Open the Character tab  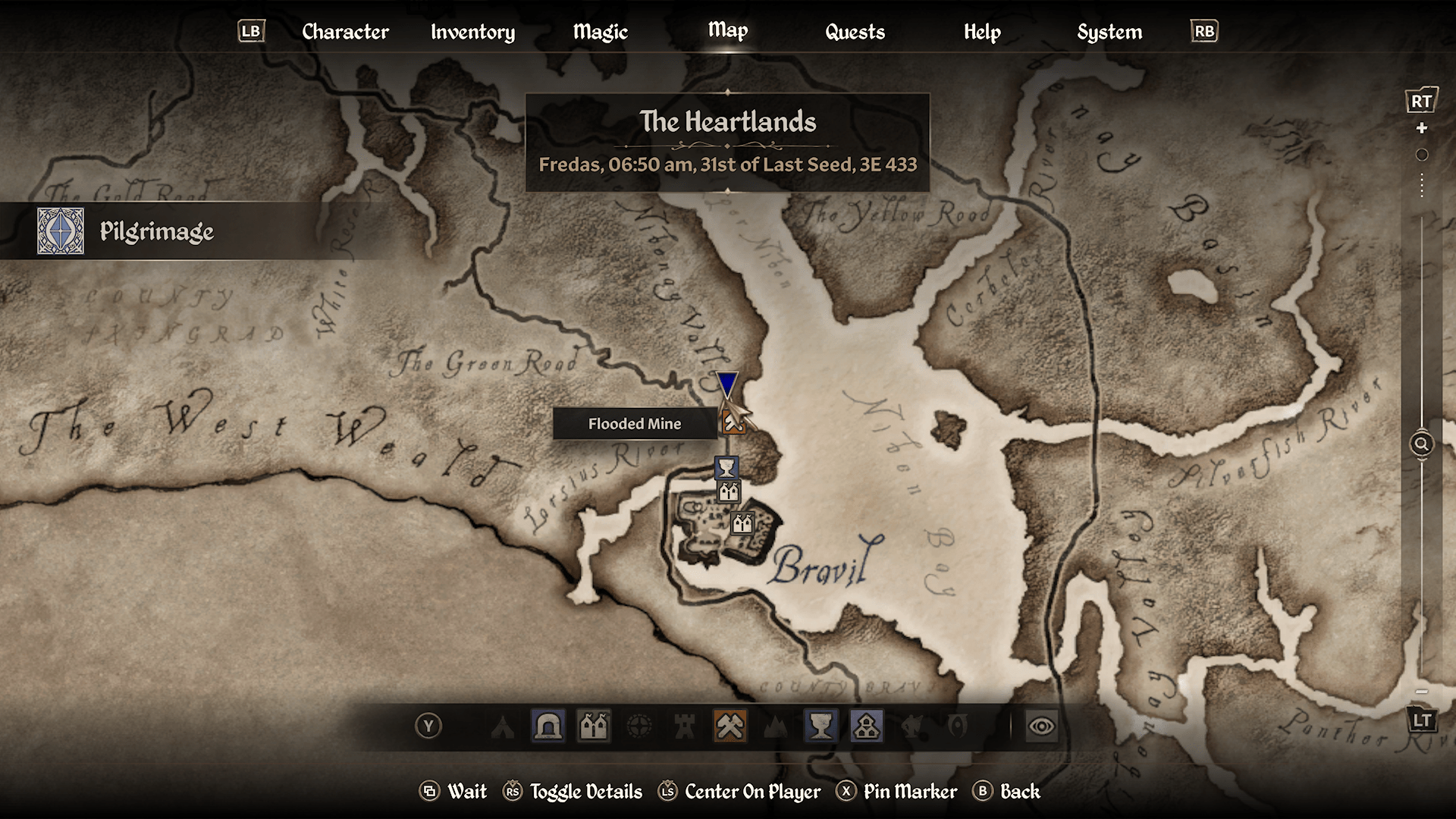pos(345,32)
